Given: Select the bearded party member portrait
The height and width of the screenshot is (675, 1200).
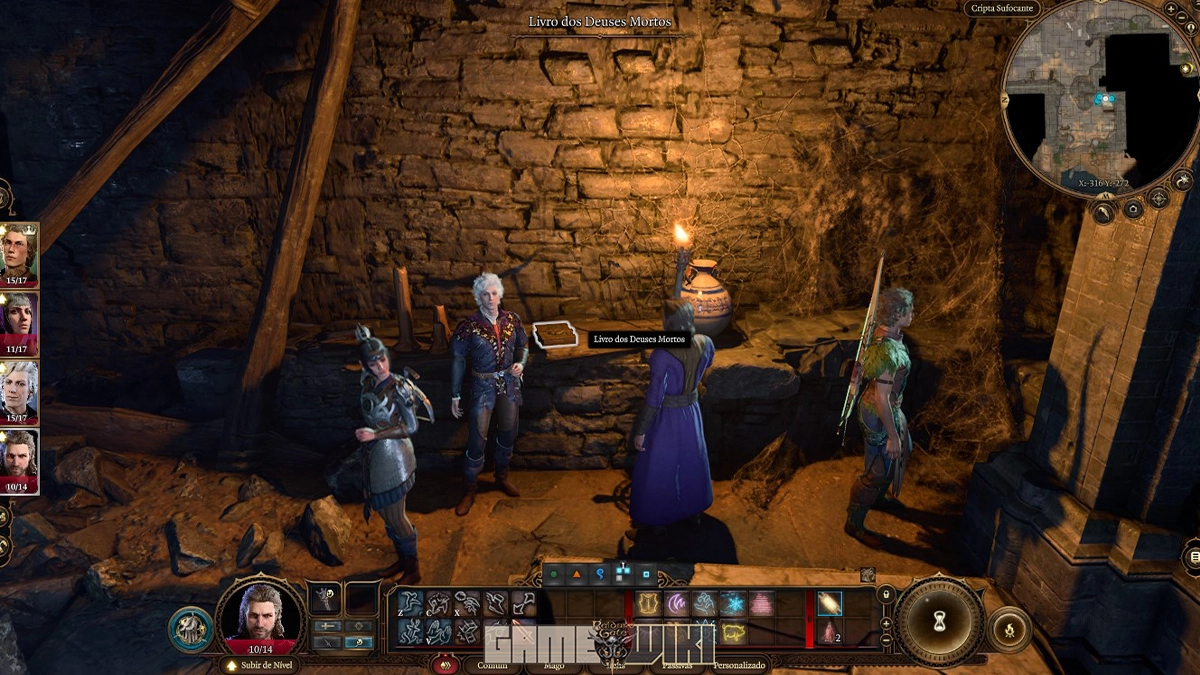Looking at the screenshot, I should pos(19,457).
